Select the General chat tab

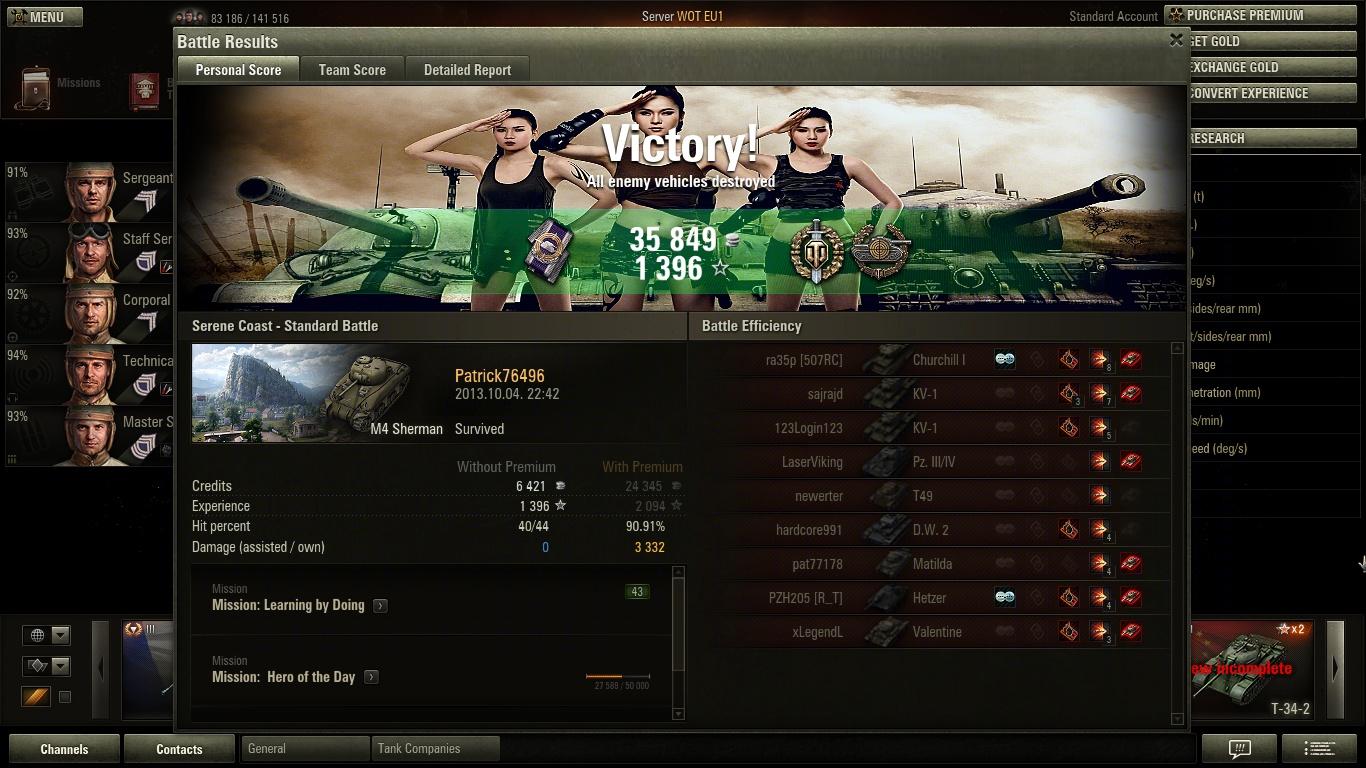pos(304,748)
